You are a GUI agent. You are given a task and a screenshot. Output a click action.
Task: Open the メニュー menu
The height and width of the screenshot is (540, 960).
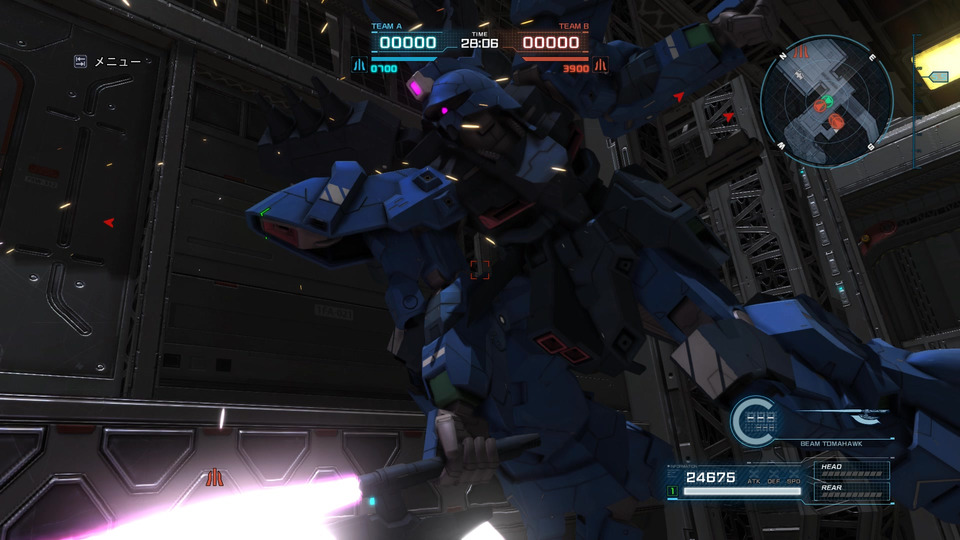[x=108, y=62]
